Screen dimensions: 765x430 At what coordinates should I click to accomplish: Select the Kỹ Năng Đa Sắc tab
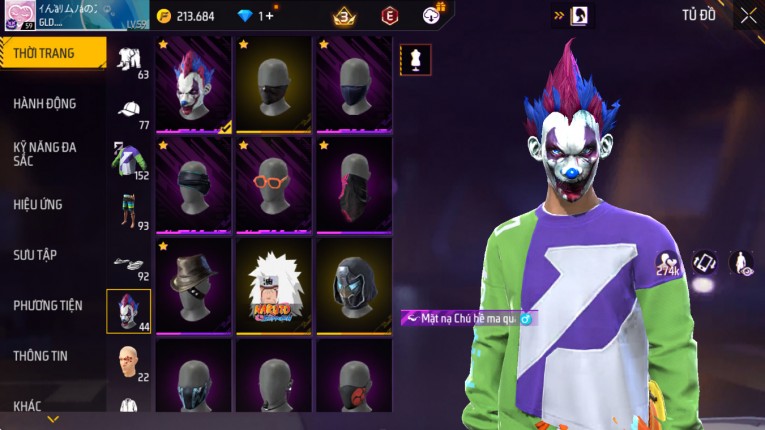(45, 153)
